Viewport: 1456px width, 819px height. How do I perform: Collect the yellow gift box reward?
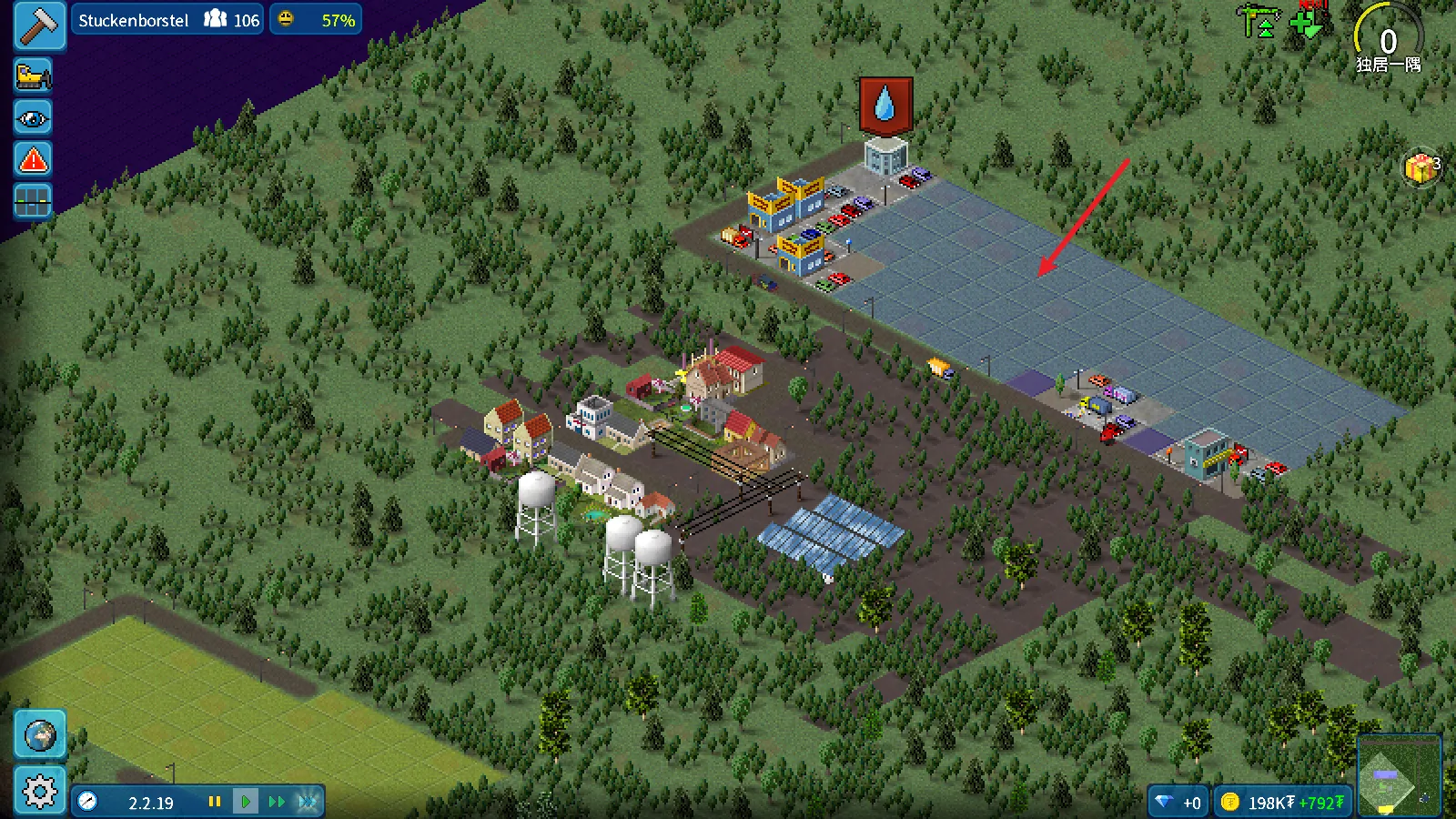click(x=1421, y=167)
